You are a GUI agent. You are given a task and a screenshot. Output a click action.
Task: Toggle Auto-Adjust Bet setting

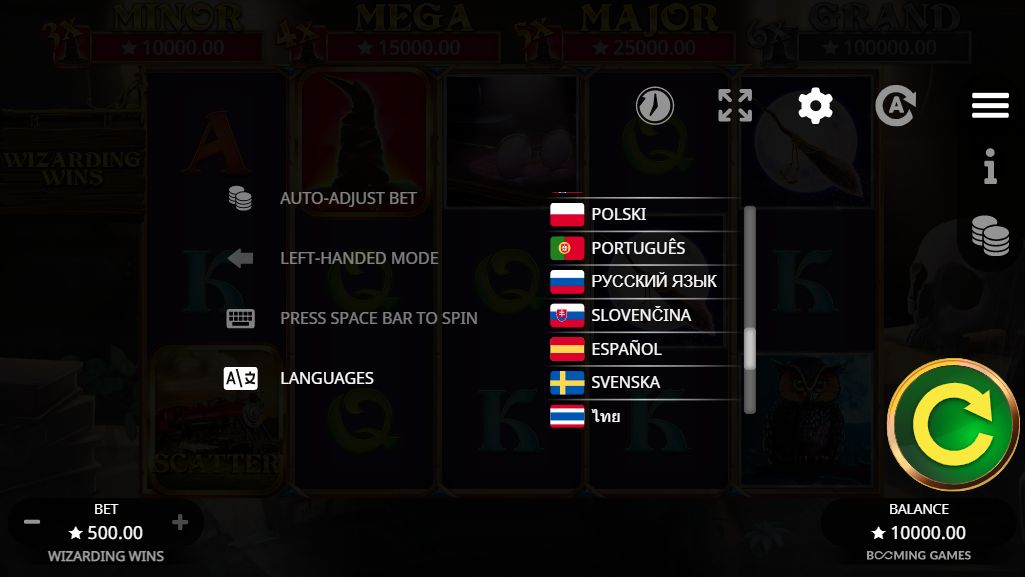[348, 198]
